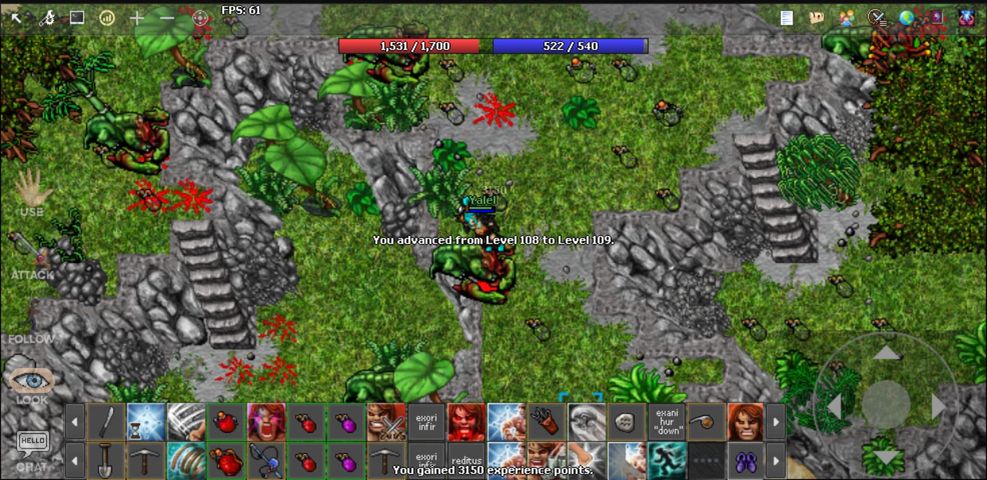The height and width of the screenshot is (480, 987).
Task: Cast the exani hur "down" spell
Action: 666,421
